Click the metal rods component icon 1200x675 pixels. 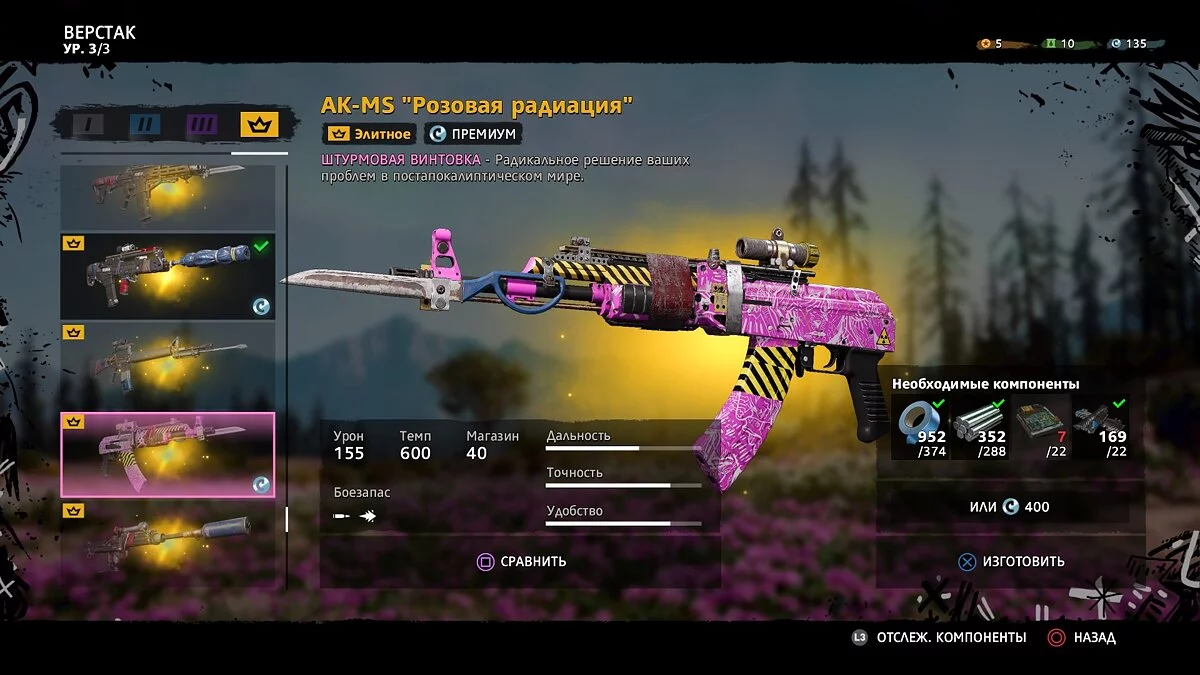(980, 427)
